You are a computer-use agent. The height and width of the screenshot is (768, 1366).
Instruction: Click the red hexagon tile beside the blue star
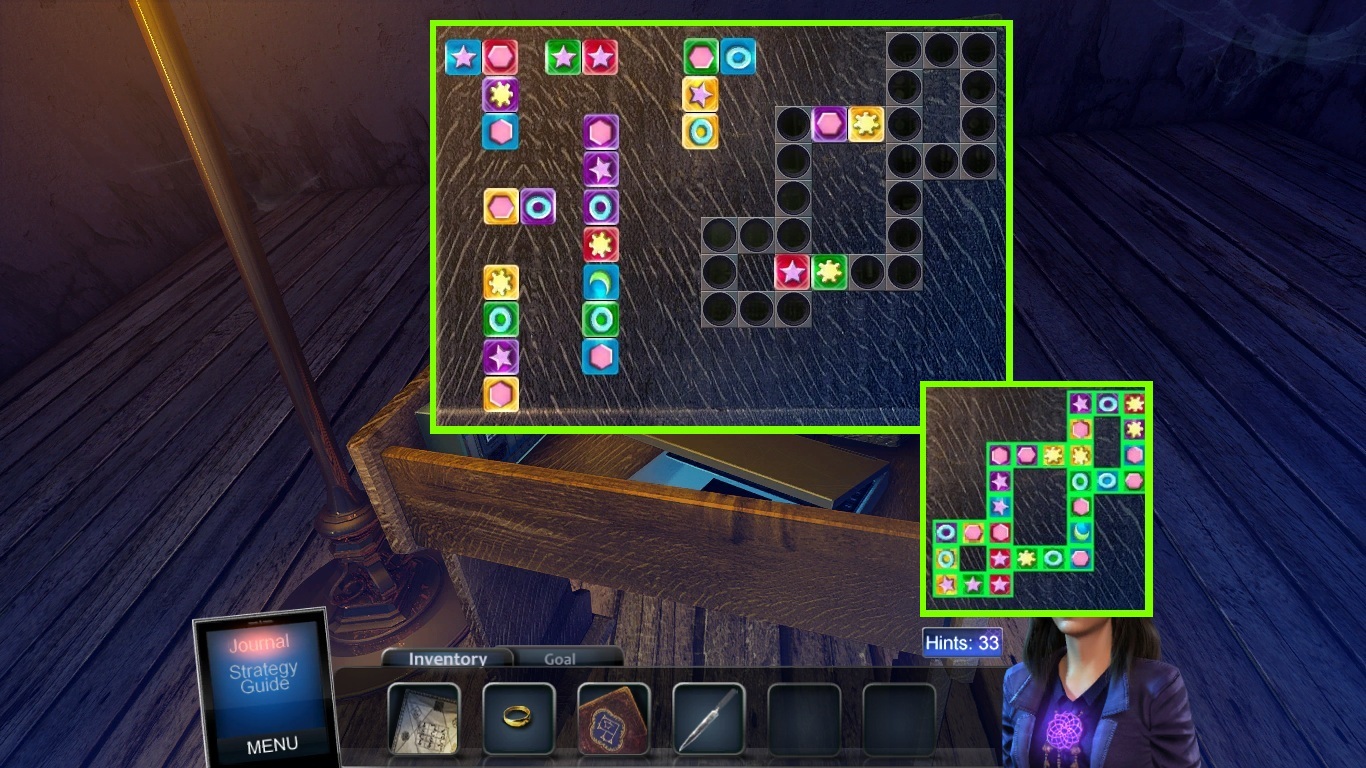click(500, 57)
